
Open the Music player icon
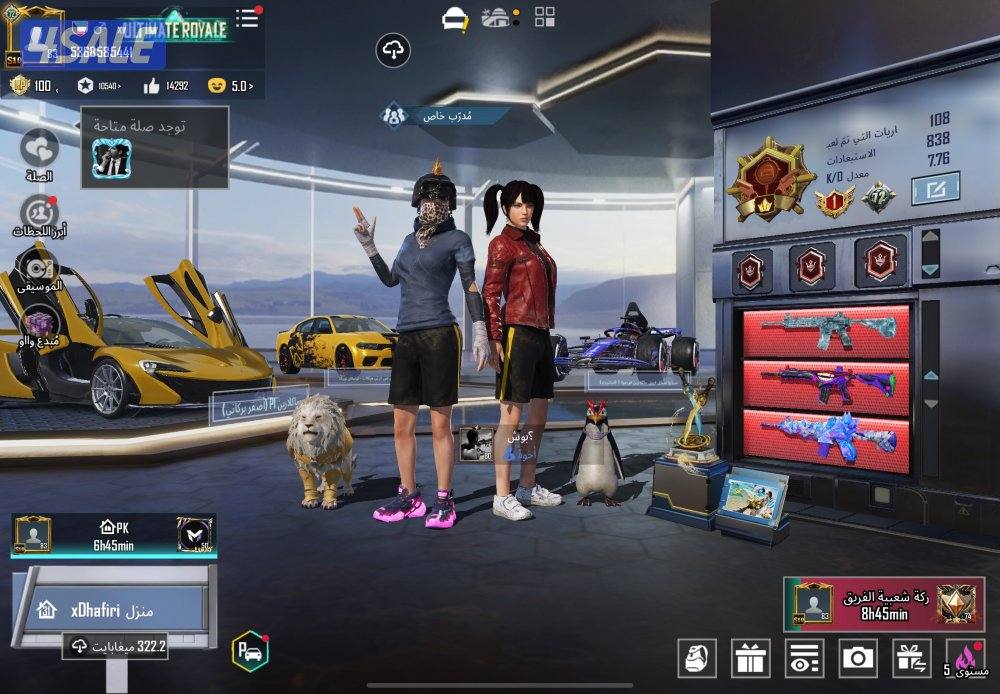[39, 267]
